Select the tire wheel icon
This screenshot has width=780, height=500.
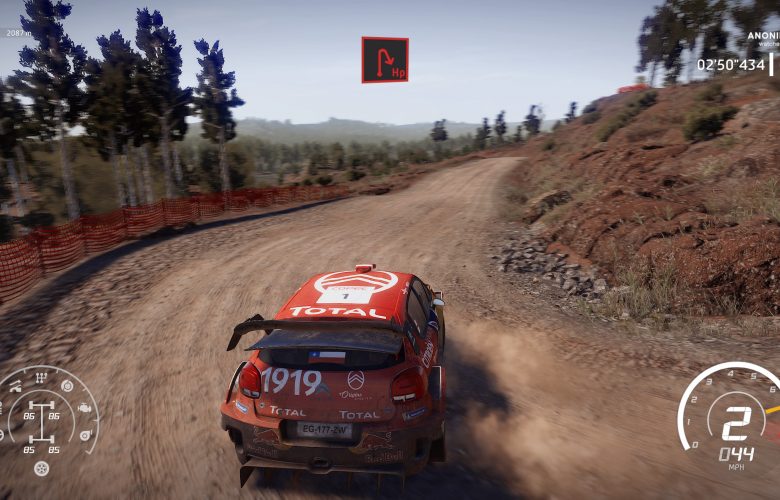41,467
